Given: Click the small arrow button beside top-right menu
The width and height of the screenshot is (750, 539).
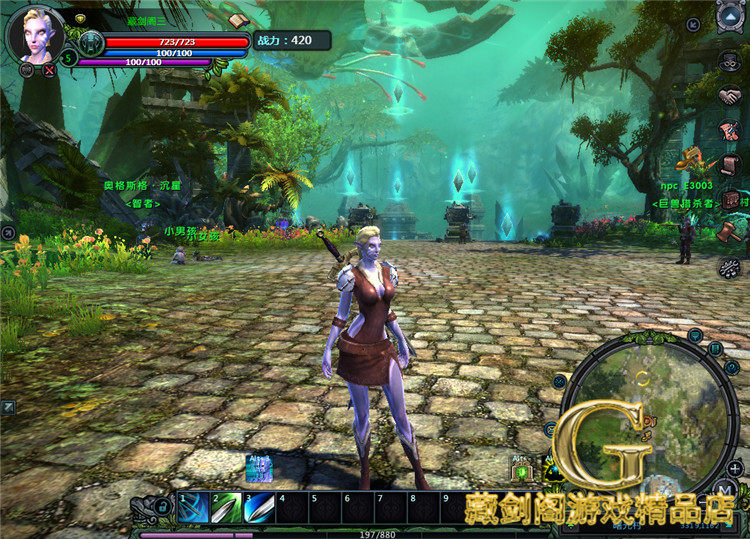Looking at the screenshot, I should coord(693,24).
